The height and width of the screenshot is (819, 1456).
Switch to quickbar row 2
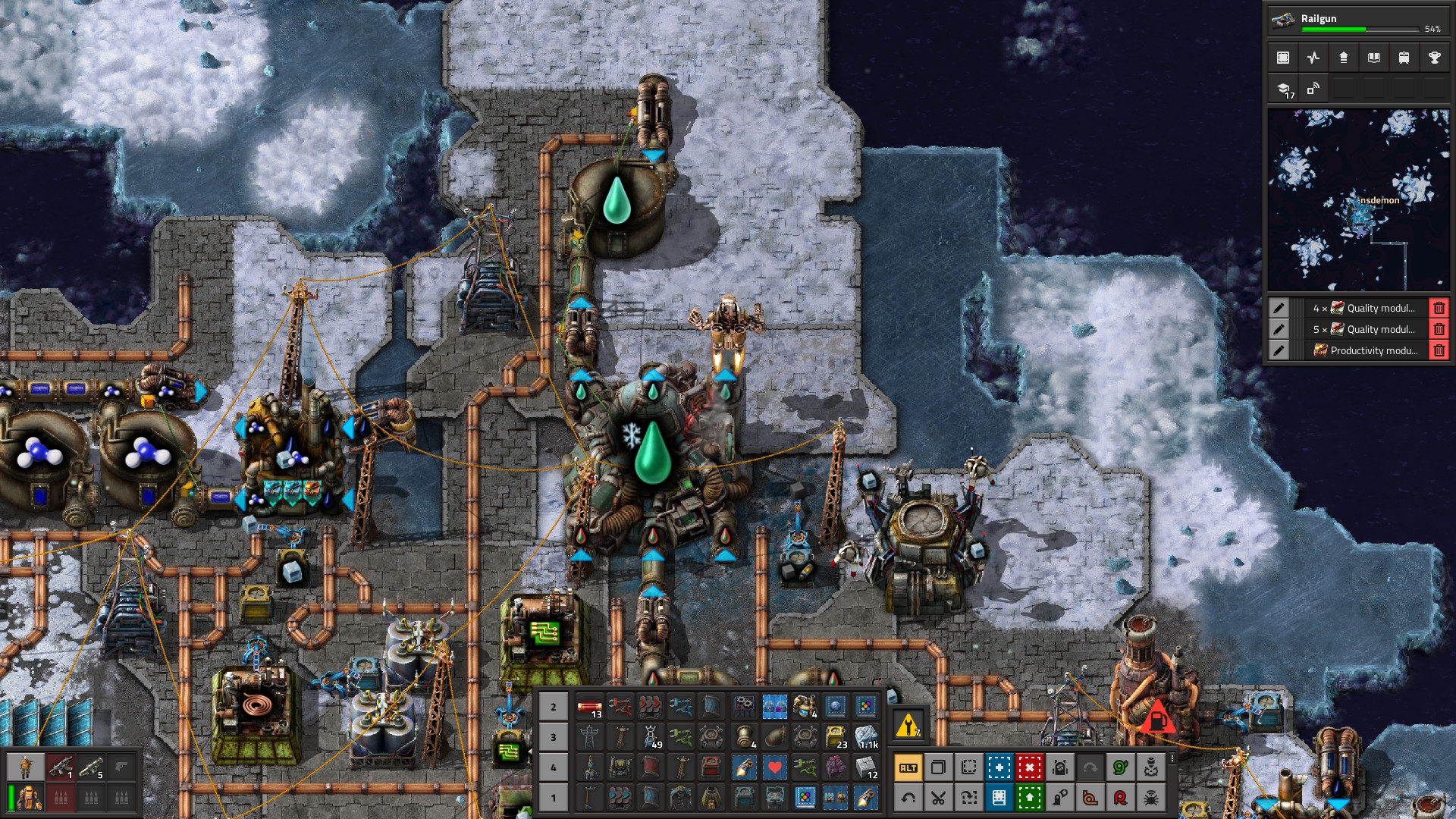pos(554,707)
